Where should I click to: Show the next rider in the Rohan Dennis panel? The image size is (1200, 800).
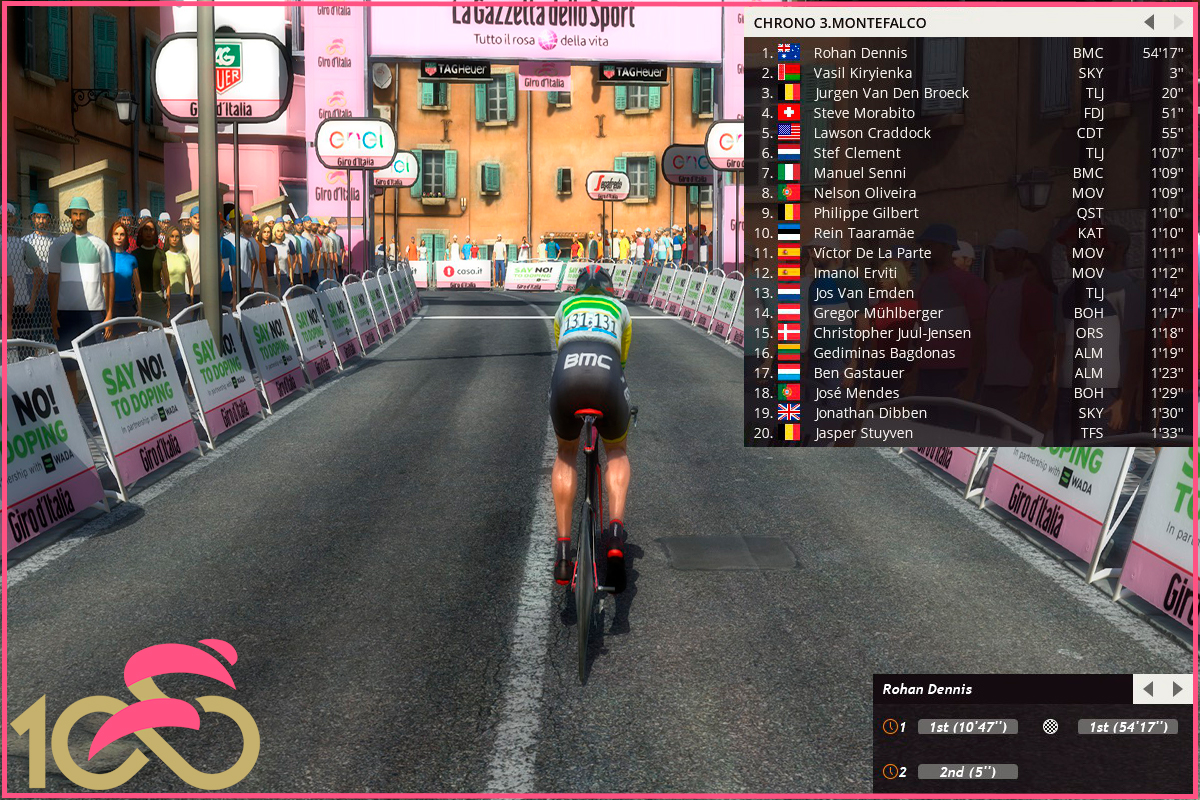click(x=1177, y=689)
